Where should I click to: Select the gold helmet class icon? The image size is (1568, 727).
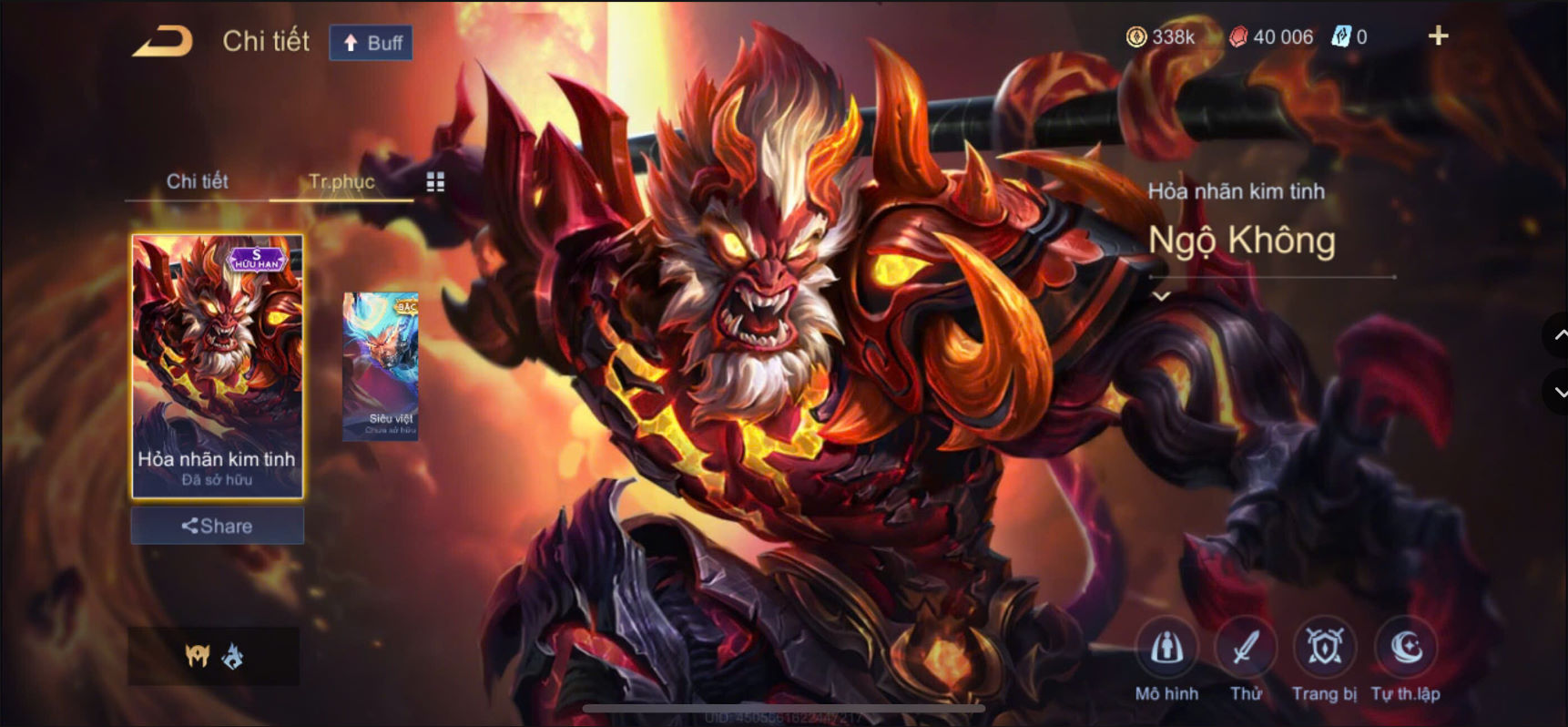[199, 656]
